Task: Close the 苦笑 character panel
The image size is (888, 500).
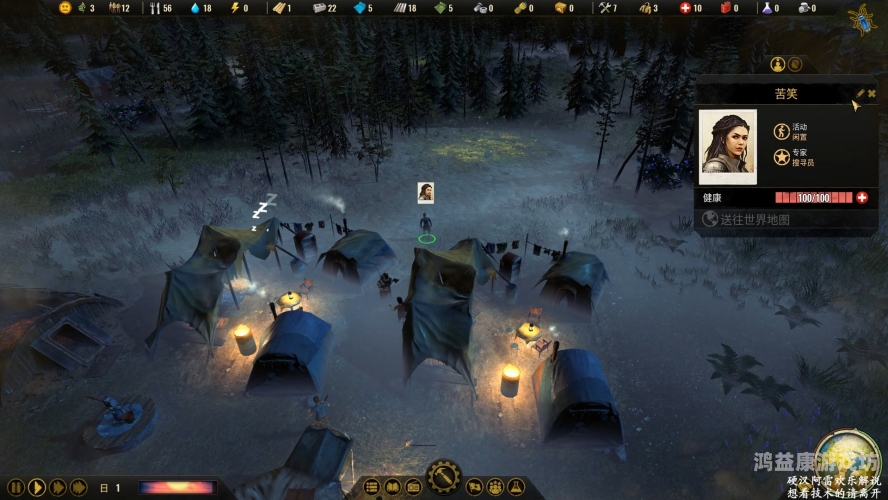Action: coord(872,93)
